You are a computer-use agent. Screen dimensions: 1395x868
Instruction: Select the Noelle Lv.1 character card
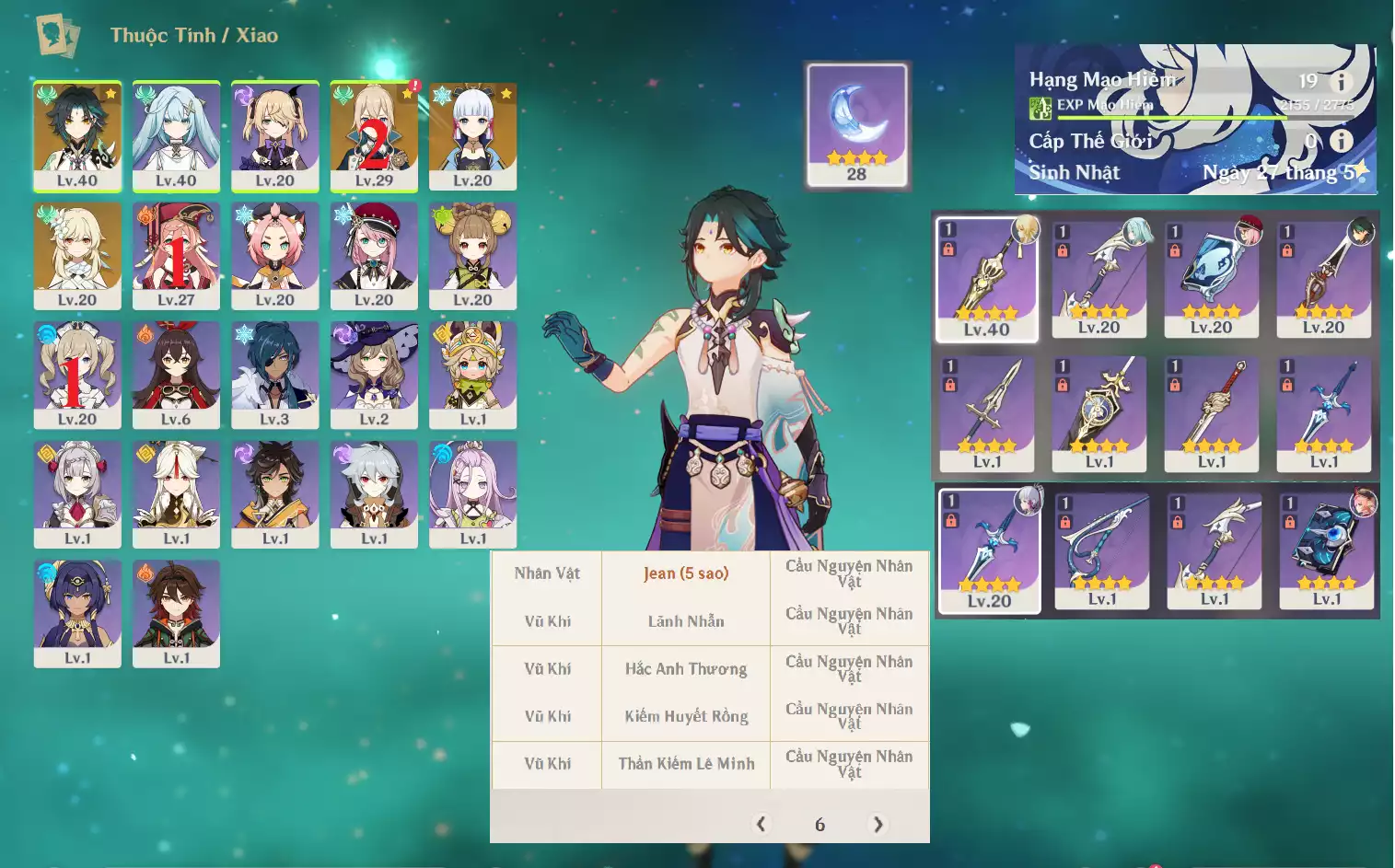coord(77,494)
